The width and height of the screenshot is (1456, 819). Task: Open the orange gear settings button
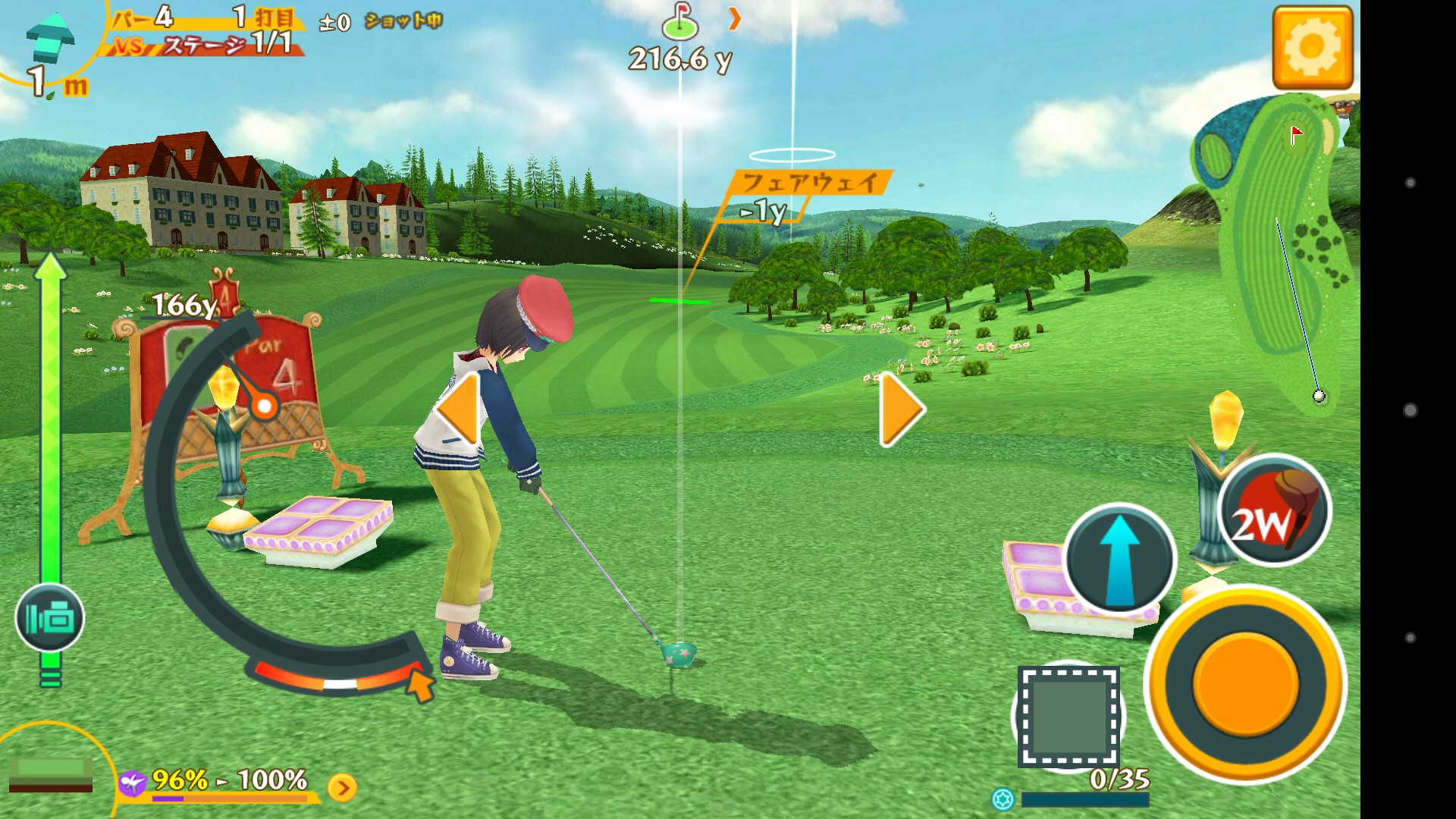coord(1312,48)
